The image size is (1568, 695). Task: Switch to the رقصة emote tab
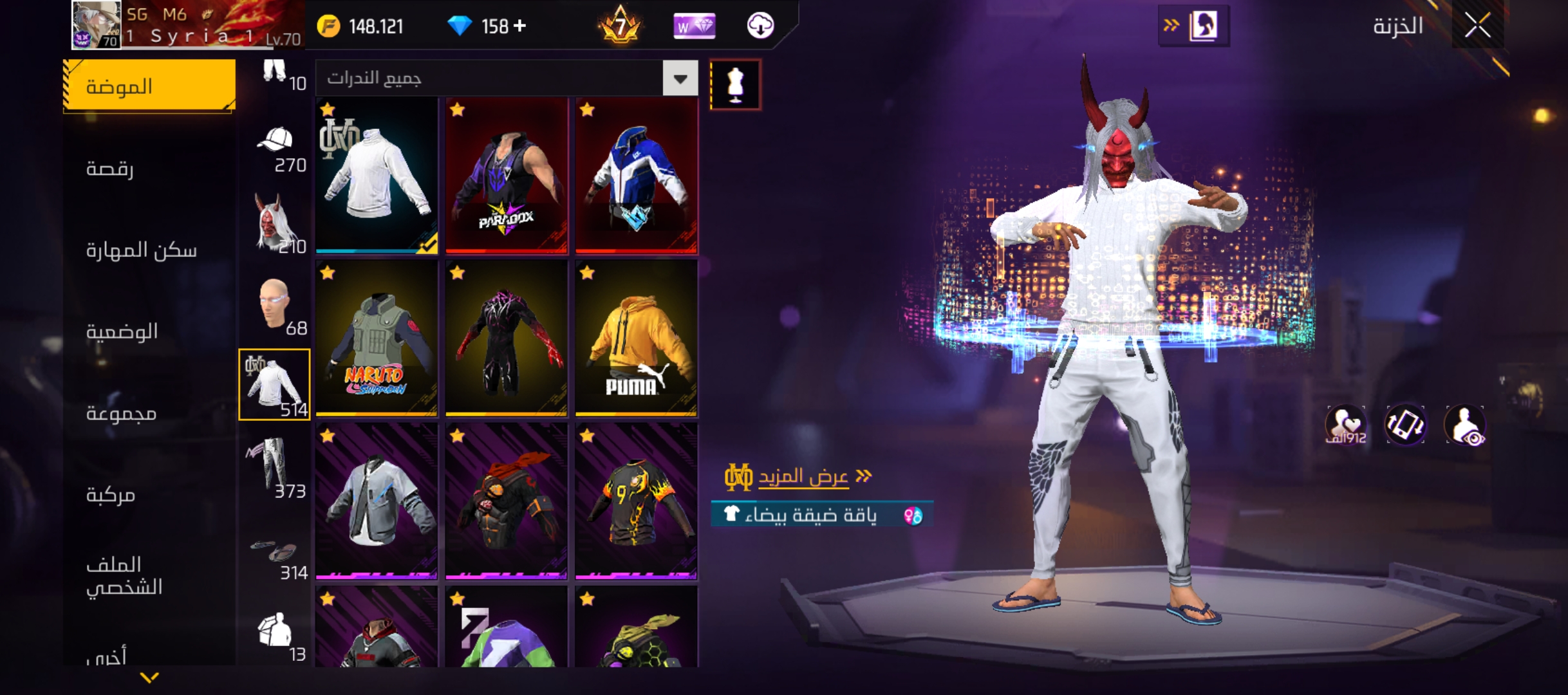point(110,169)
